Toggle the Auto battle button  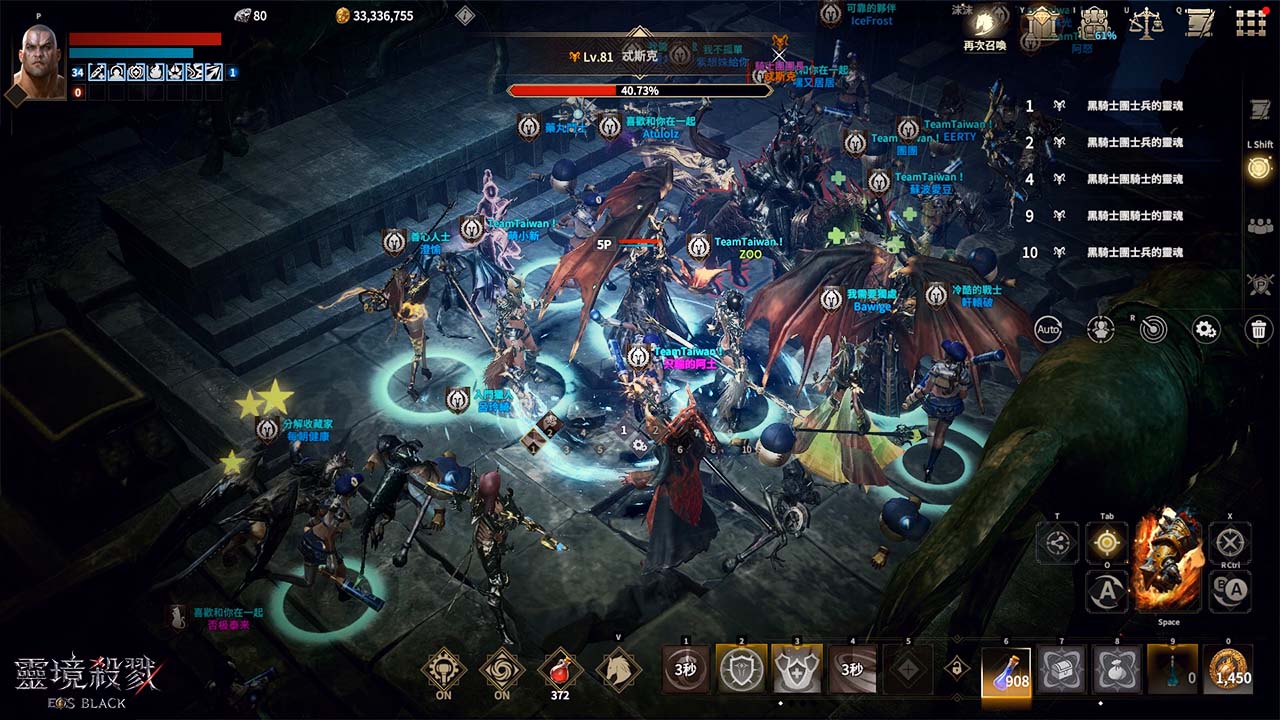click(x=1048, y=329)
